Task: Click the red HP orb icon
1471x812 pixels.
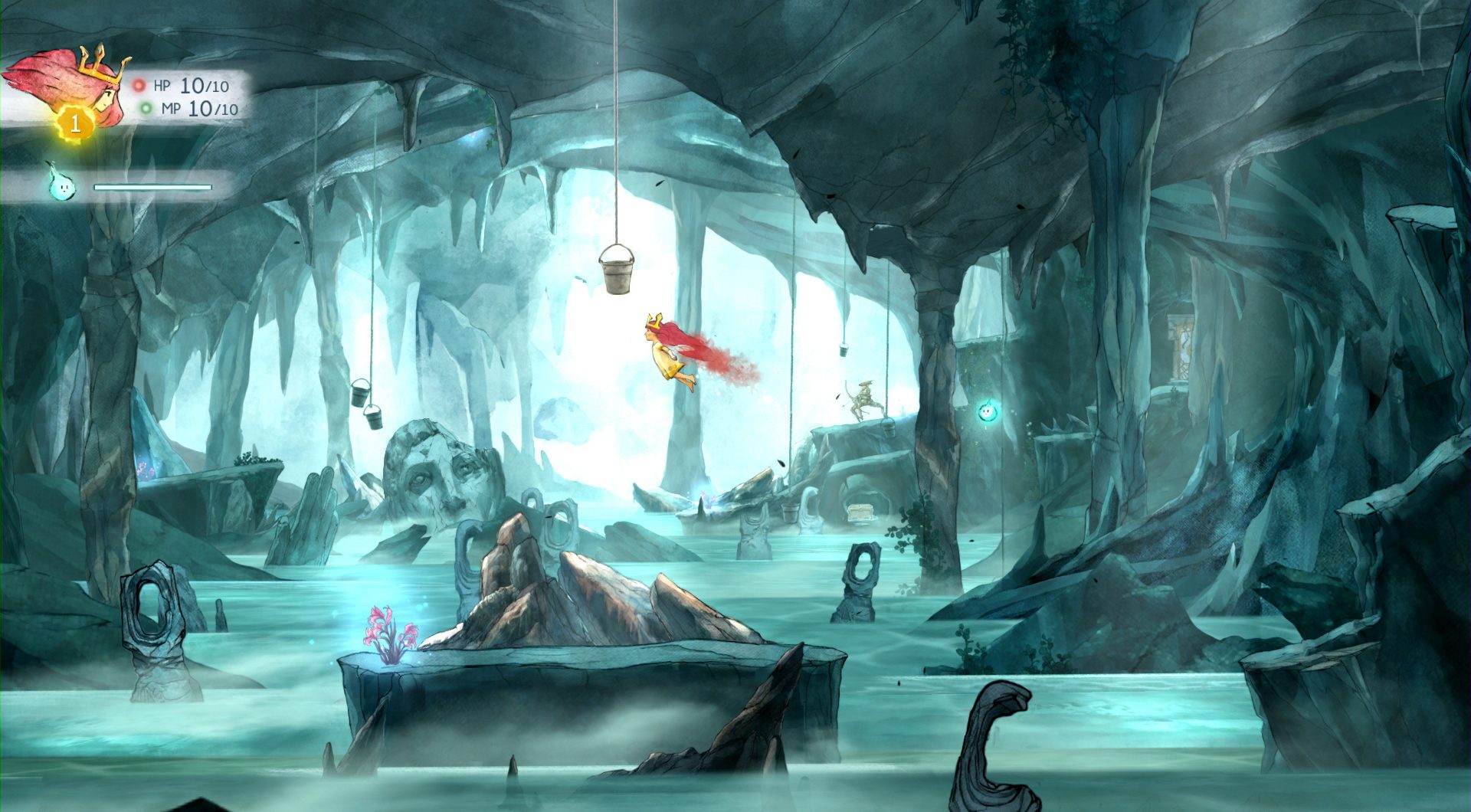Action: (138, 86)
